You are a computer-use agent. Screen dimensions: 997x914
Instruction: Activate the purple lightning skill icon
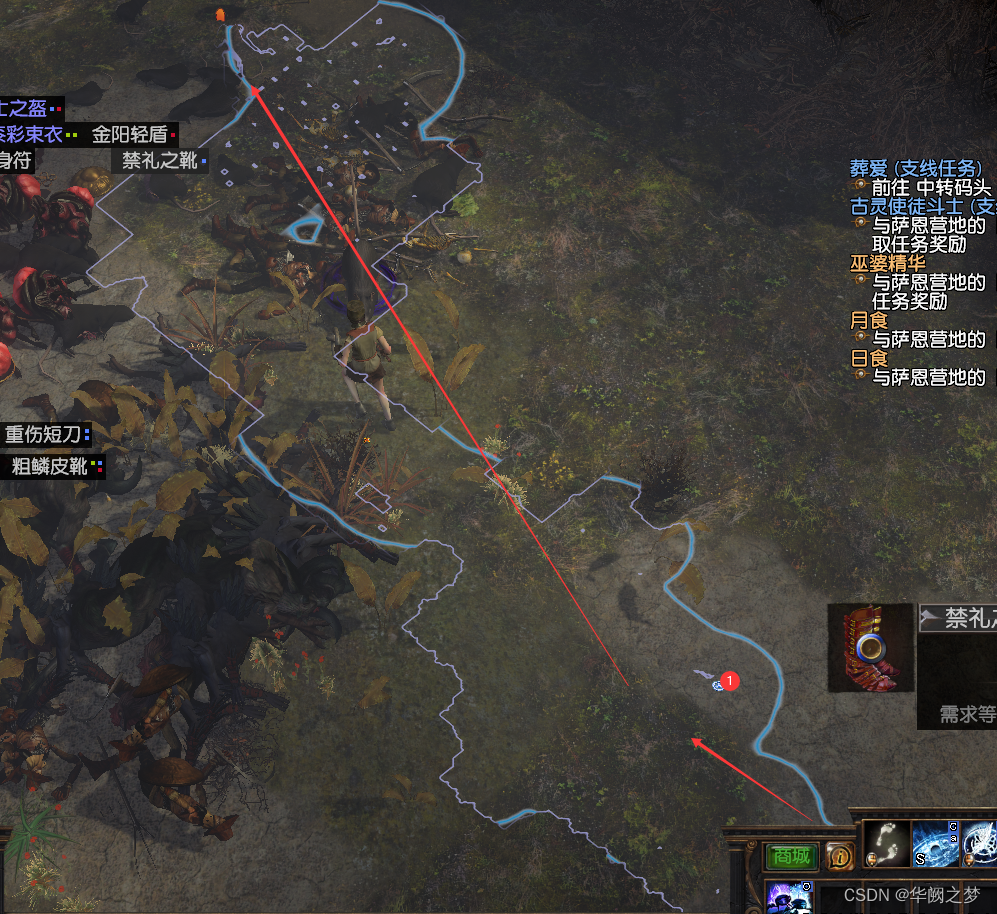click(x=790, y=897)
